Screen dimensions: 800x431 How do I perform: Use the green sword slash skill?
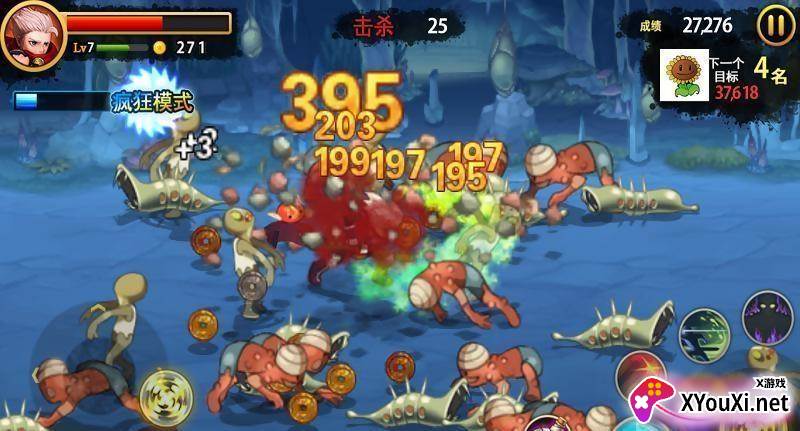pyautogui.click(x=704, y=335)
